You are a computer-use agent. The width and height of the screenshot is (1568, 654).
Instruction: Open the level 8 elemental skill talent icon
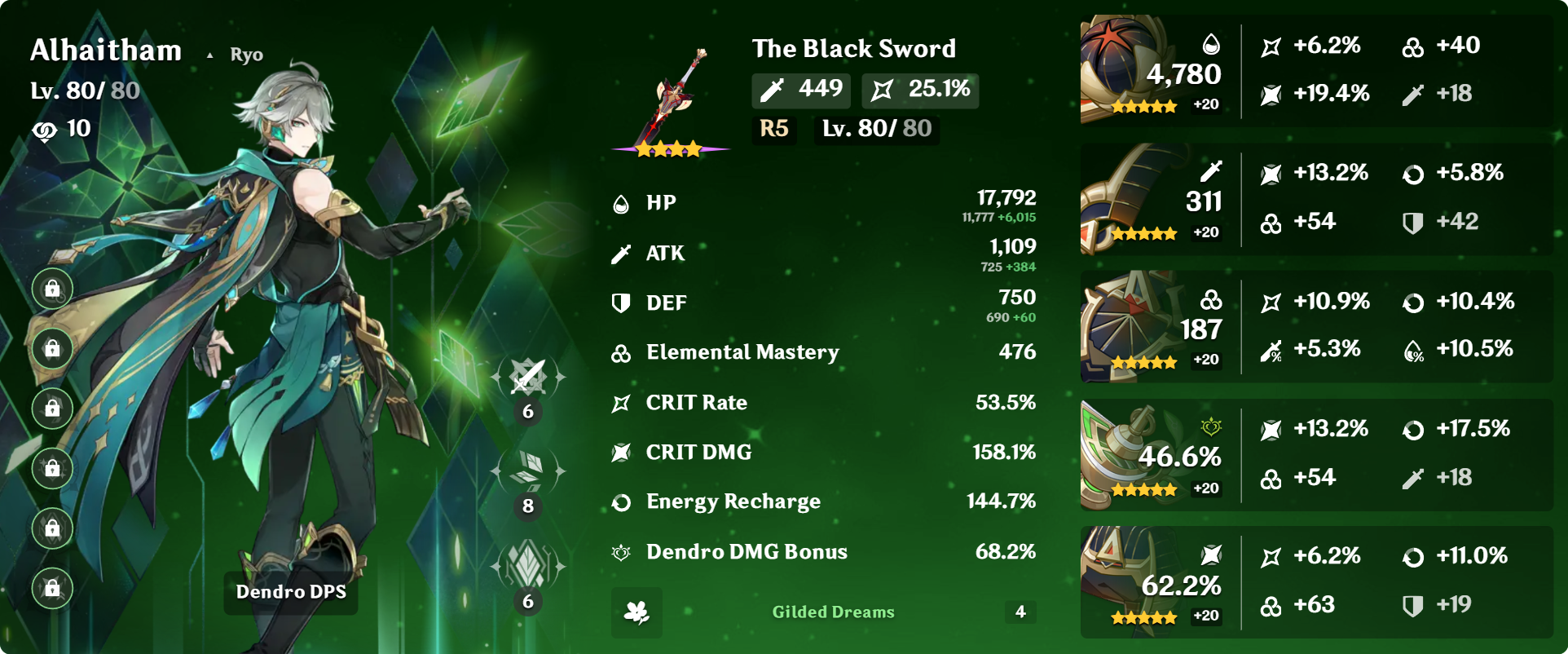(527, 471)
